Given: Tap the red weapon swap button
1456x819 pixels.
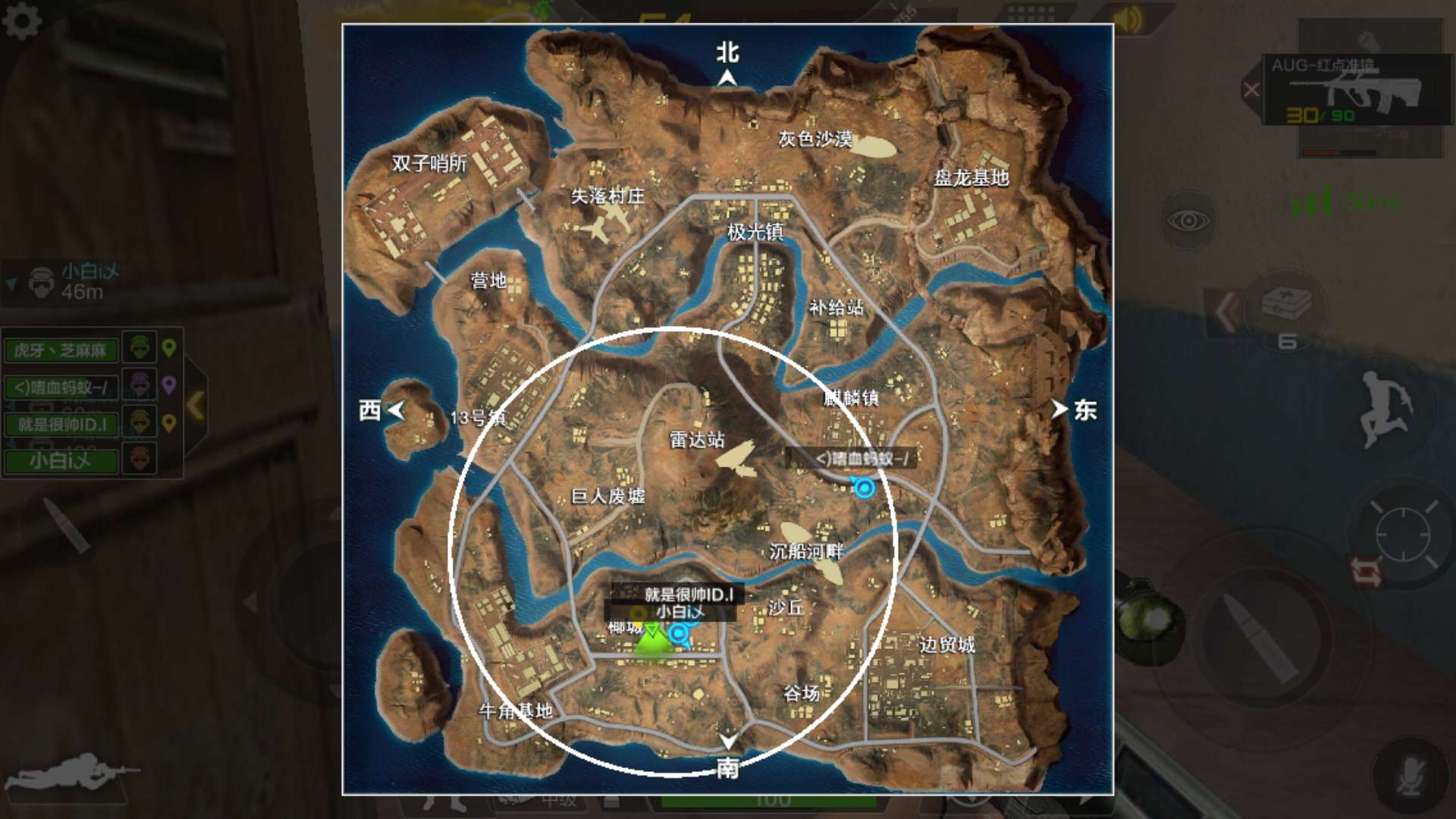Looking at the screenshot, I should [1367, 571].
